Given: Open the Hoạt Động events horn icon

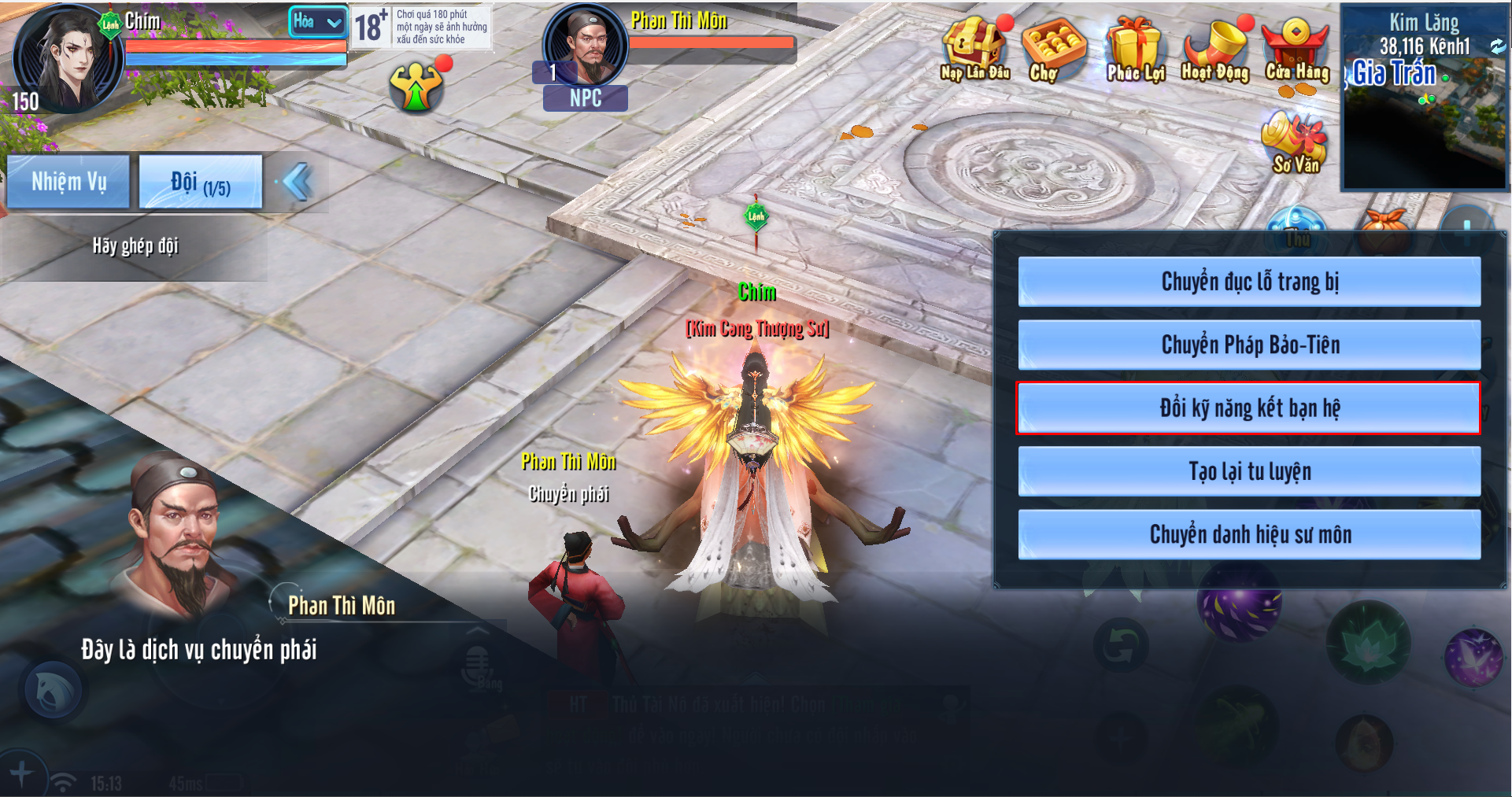Looking at the screenshot, I should tap(1214, 49).
